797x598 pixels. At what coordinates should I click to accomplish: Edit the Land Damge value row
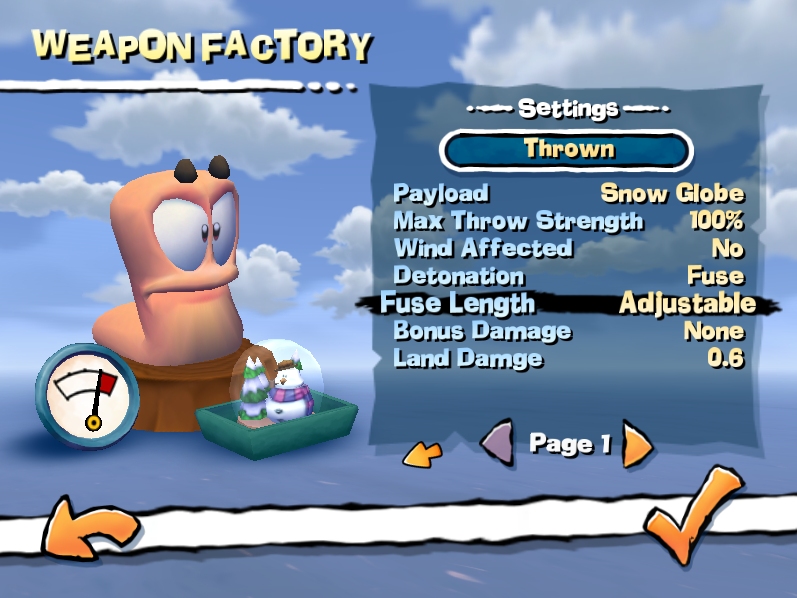tap(568, 358)
